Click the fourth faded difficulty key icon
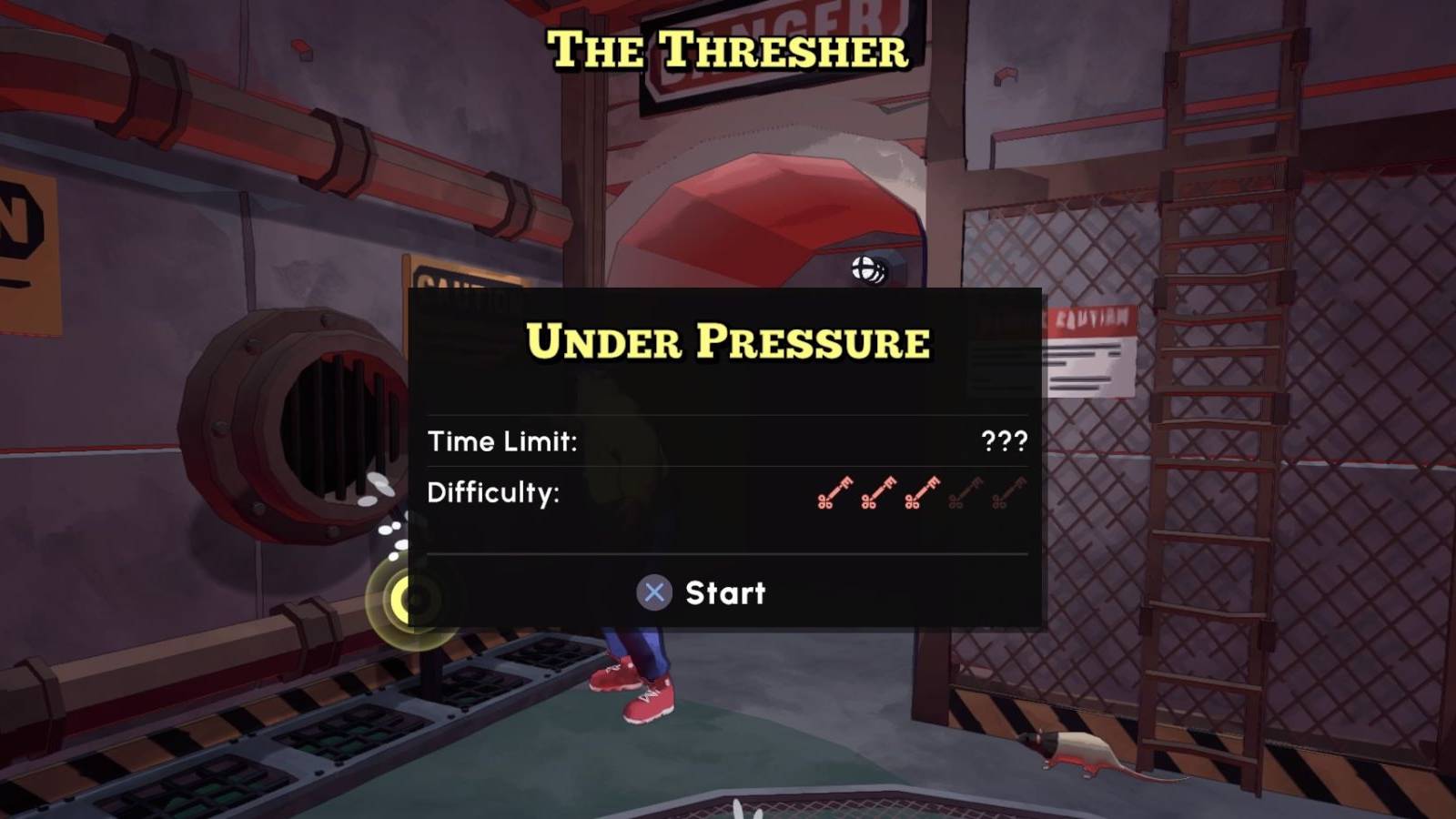Screen dimensions: 1456x819 tap(964, 493)
